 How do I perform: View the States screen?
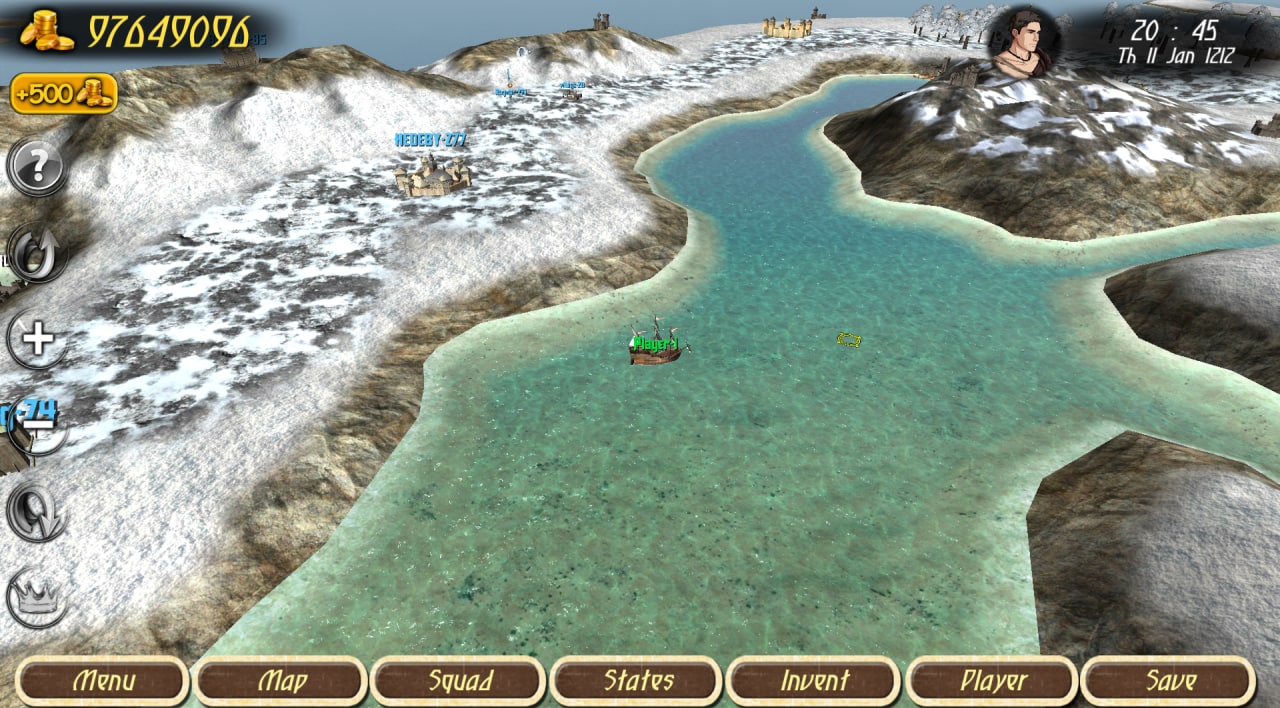[637, 682]
